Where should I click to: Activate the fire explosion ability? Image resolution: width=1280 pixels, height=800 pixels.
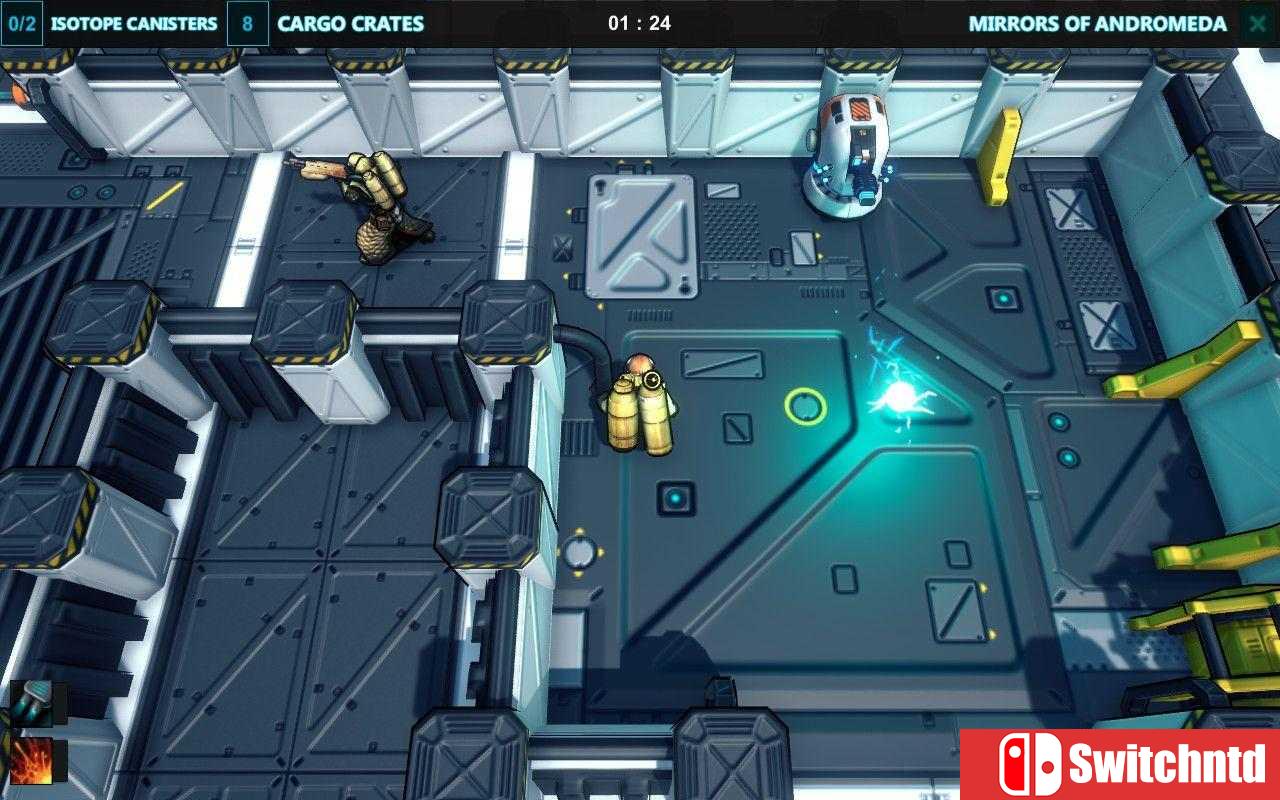coord(33,760)
